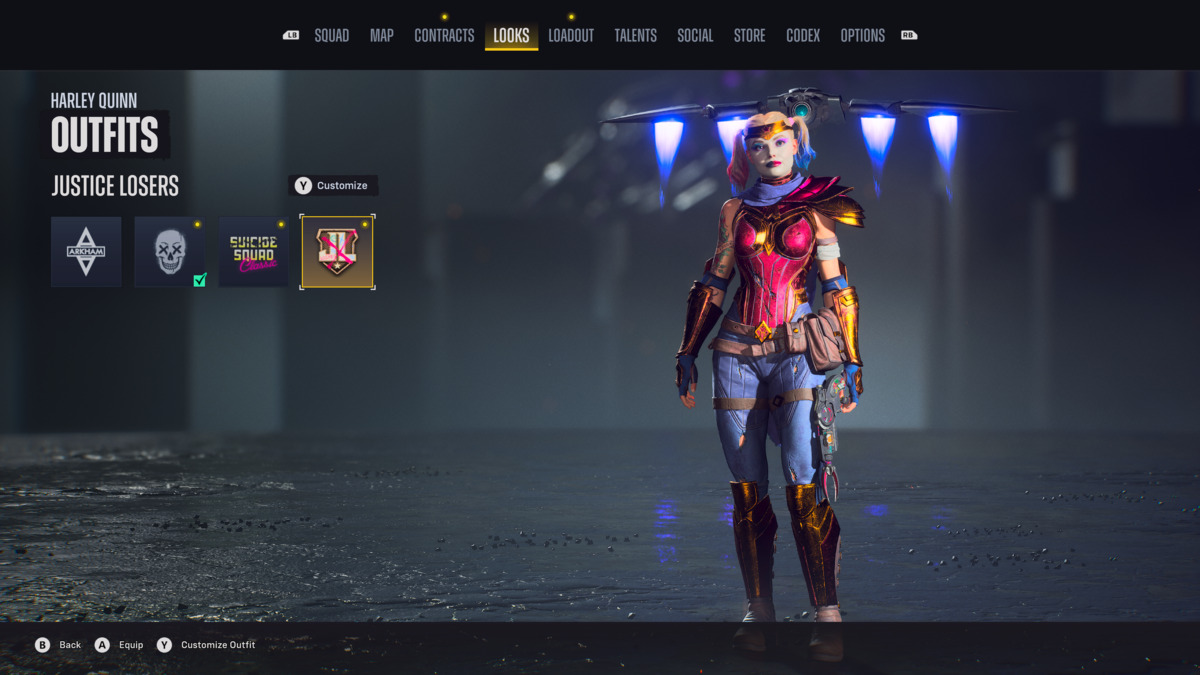Choose the Arkham outfit tile

pos(86,252)
